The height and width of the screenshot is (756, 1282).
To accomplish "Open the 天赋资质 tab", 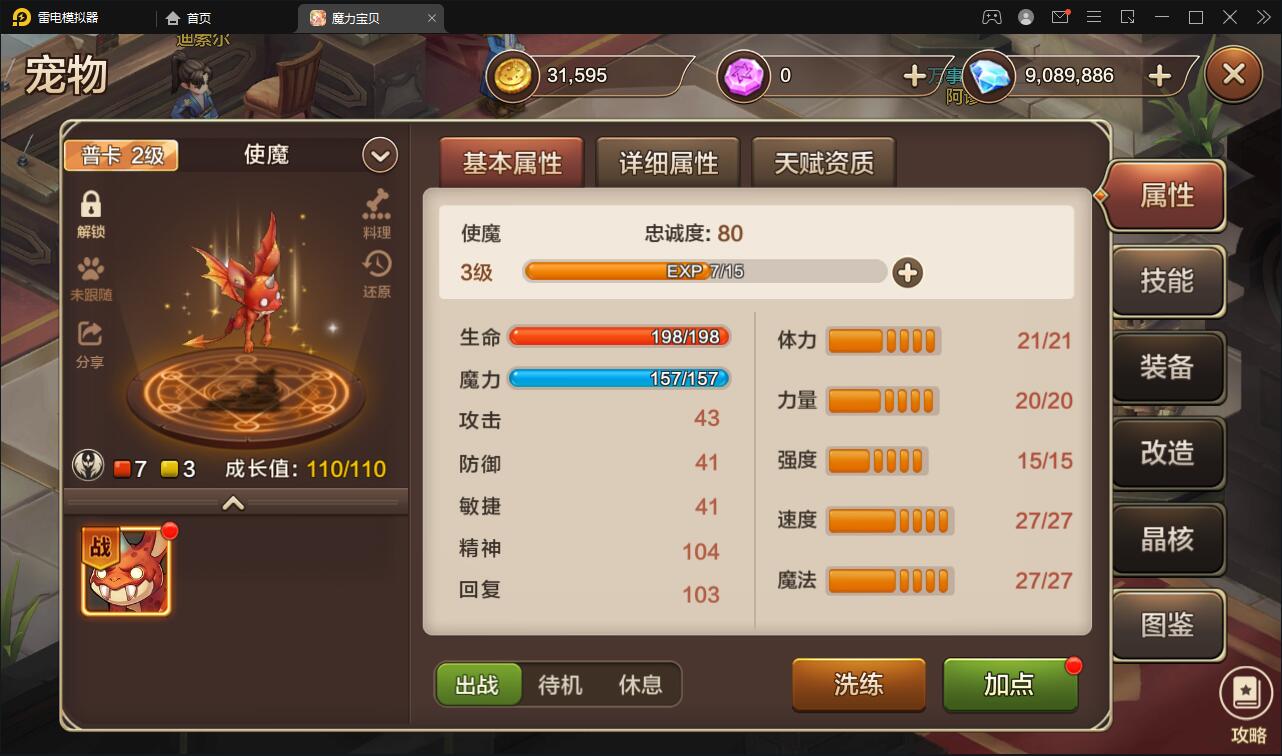I will (823, 162).
